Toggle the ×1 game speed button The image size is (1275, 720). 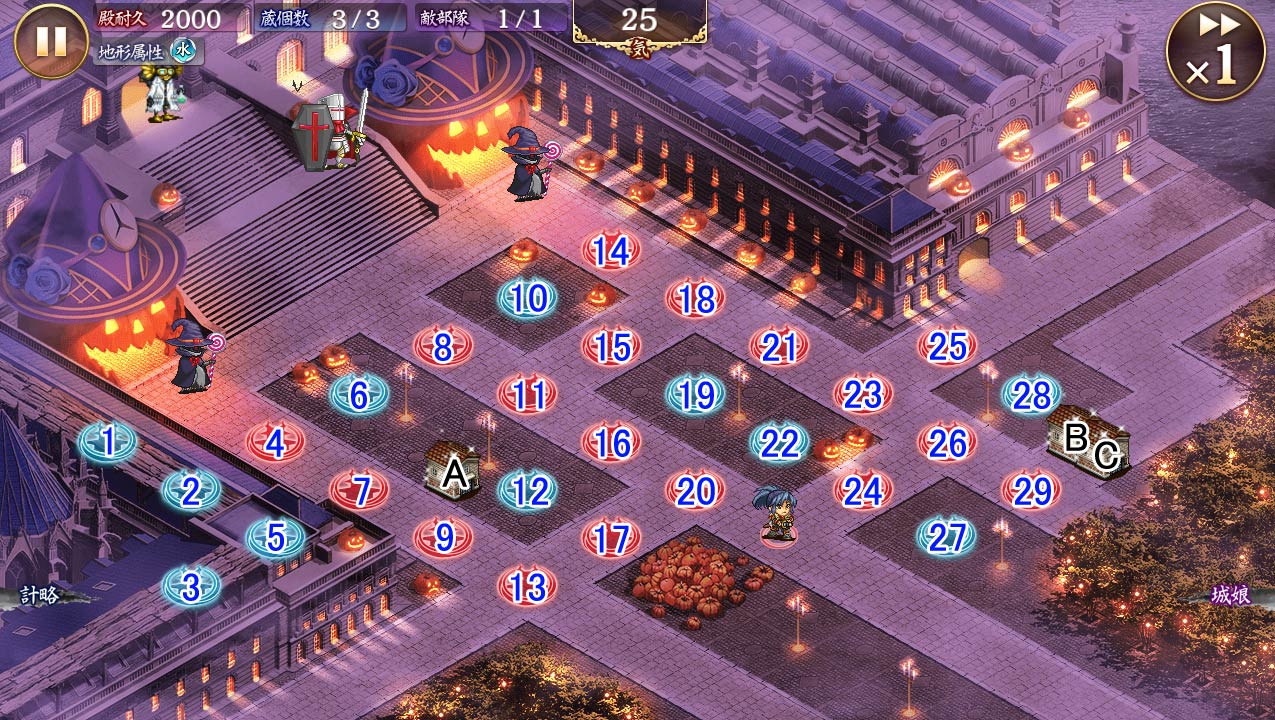[1215, 51]
